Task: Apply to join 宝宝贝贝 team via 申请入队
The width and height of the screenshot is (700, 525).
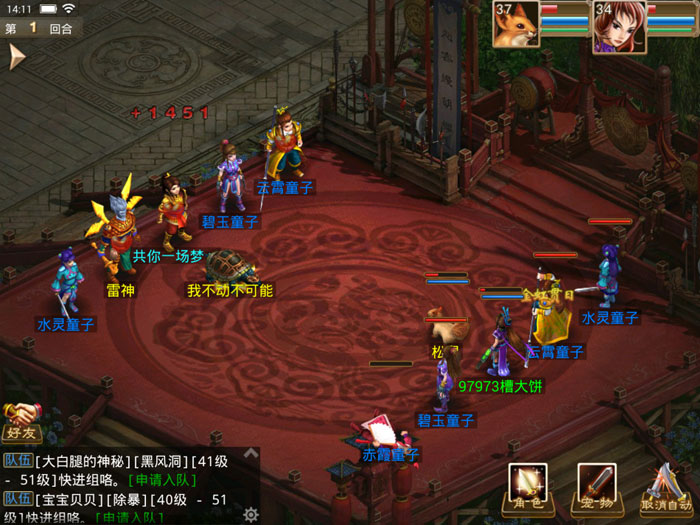Action: [x=129, y=517]
